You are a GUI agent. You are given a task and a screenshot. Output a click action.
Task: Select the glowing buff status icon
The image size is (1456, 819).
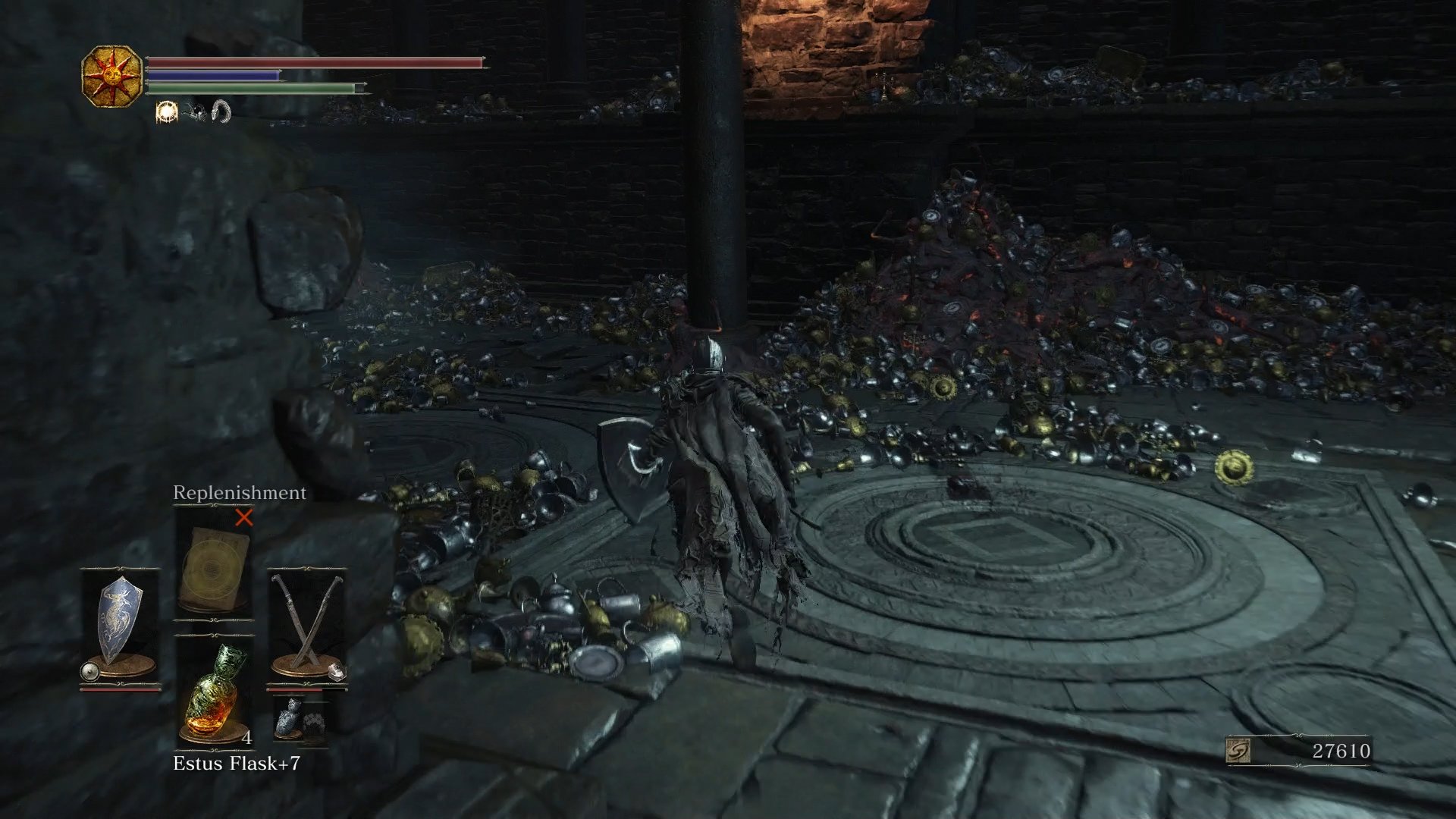[167, 112]
